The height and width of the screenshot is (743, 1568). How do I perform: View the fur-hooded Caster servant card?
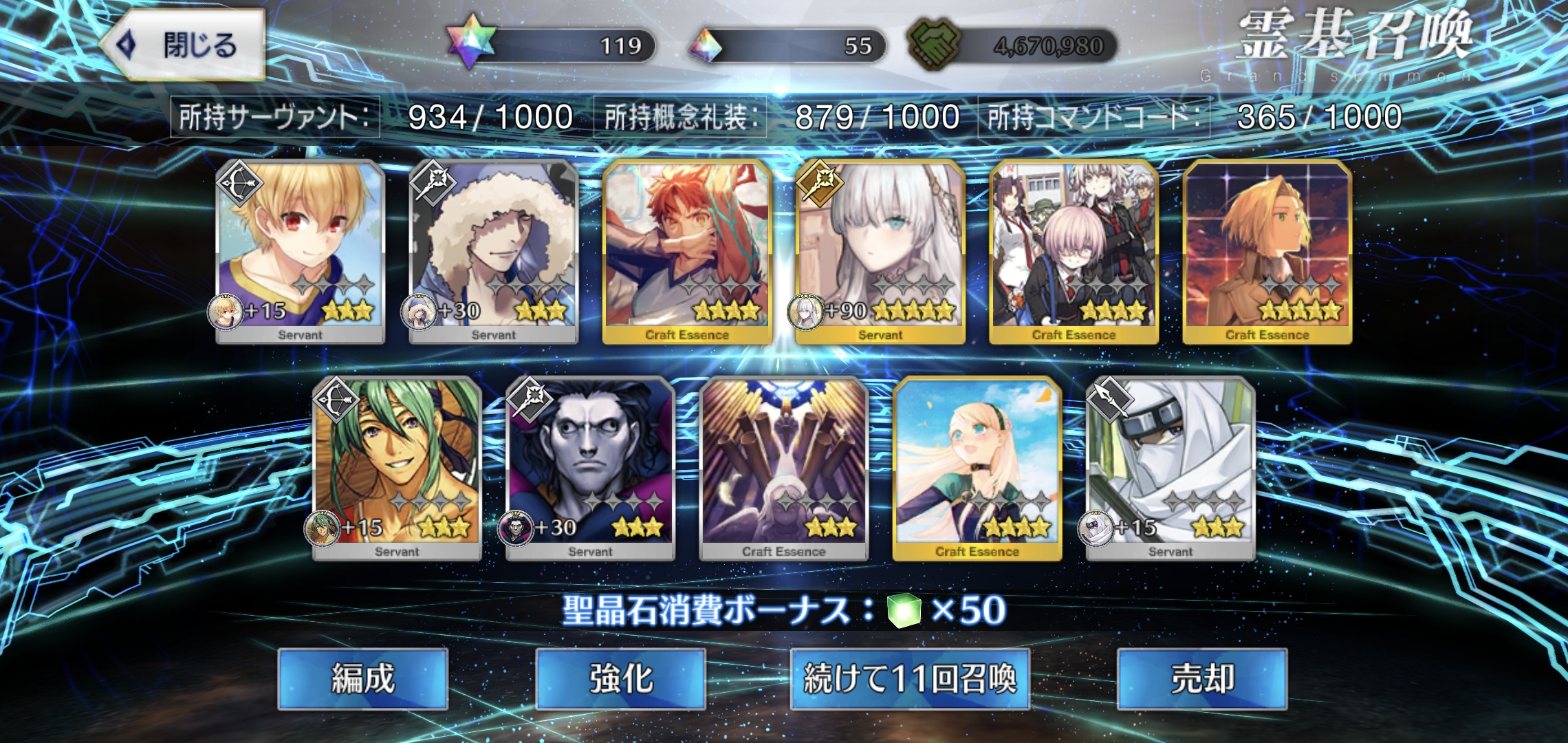click(x=494, y=251)
